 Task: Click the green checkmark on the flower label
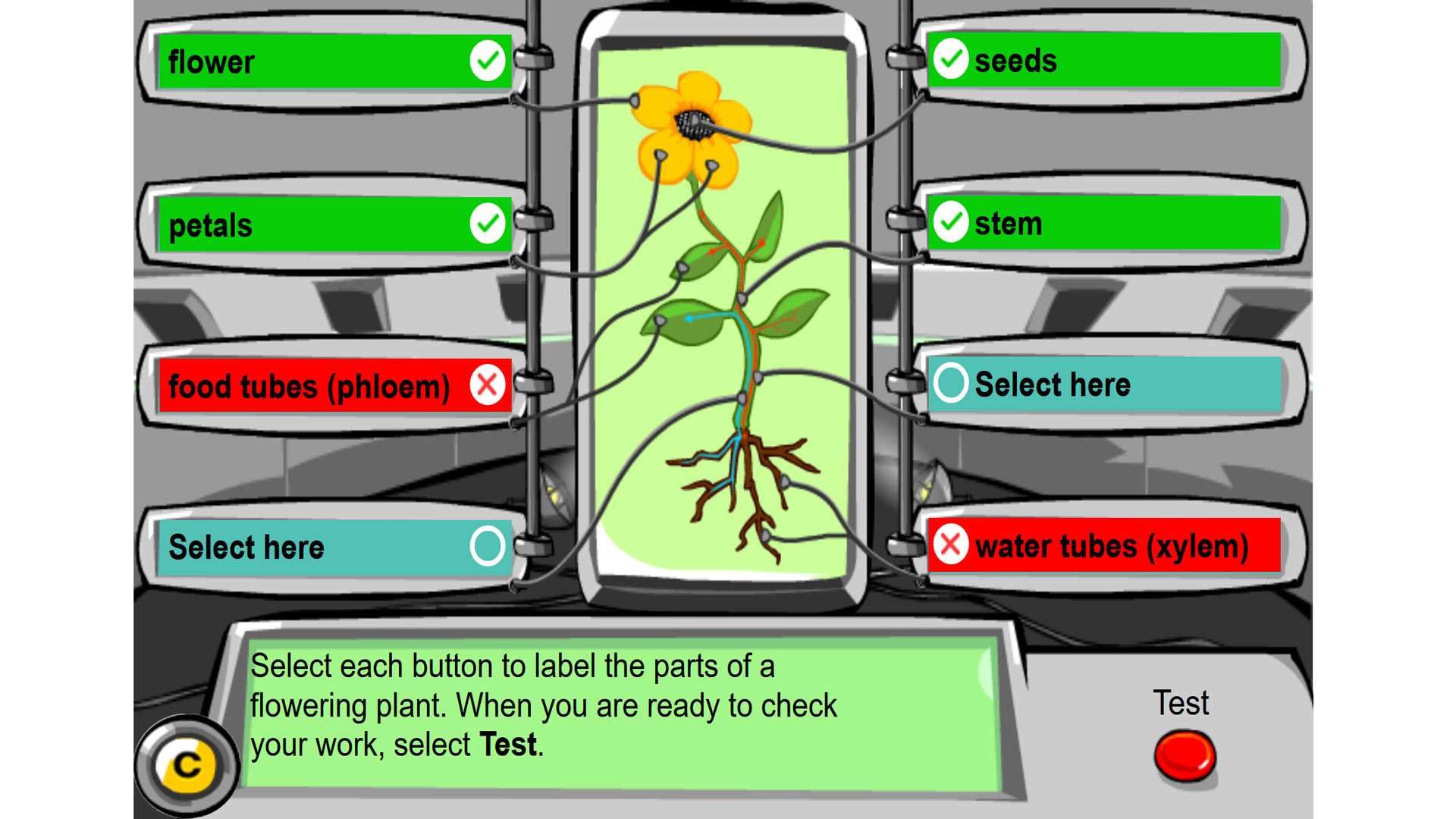click(x=488, y=61)
